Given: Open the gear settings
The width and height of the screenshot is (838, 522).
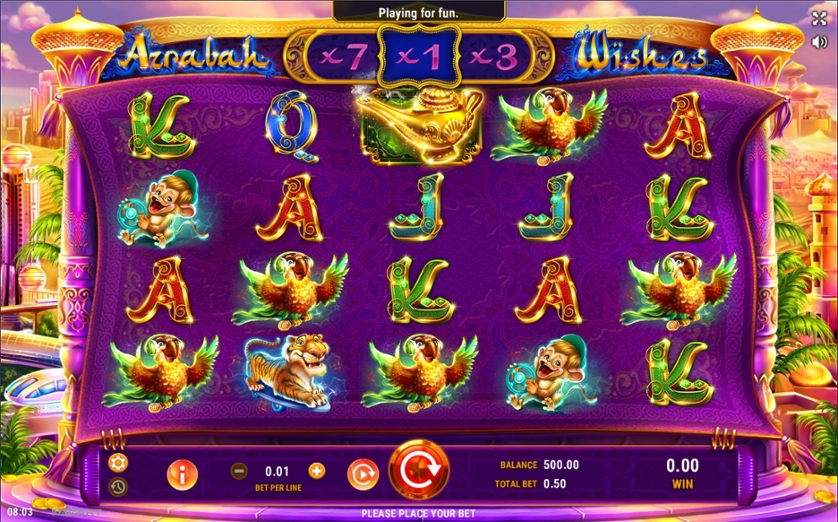Looking at the screenshot, I should (x=118, y=462).
